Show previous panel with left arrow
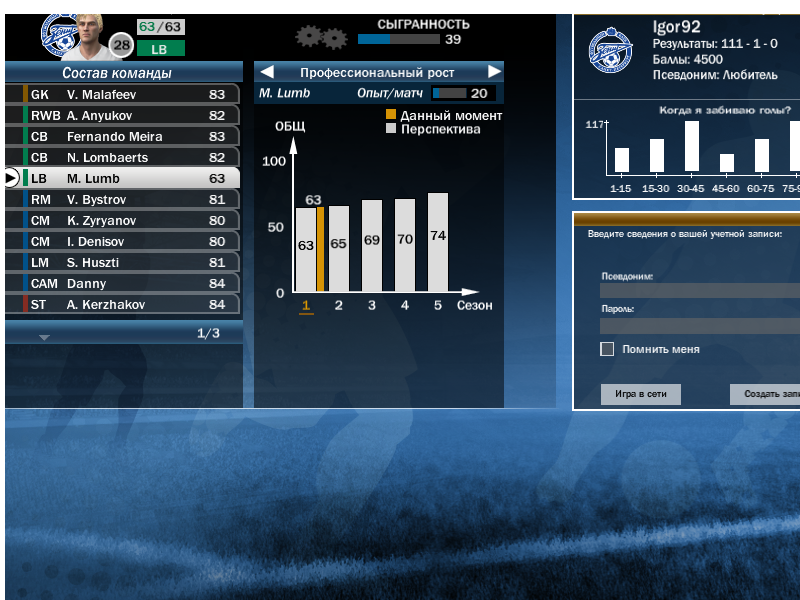 265,72
